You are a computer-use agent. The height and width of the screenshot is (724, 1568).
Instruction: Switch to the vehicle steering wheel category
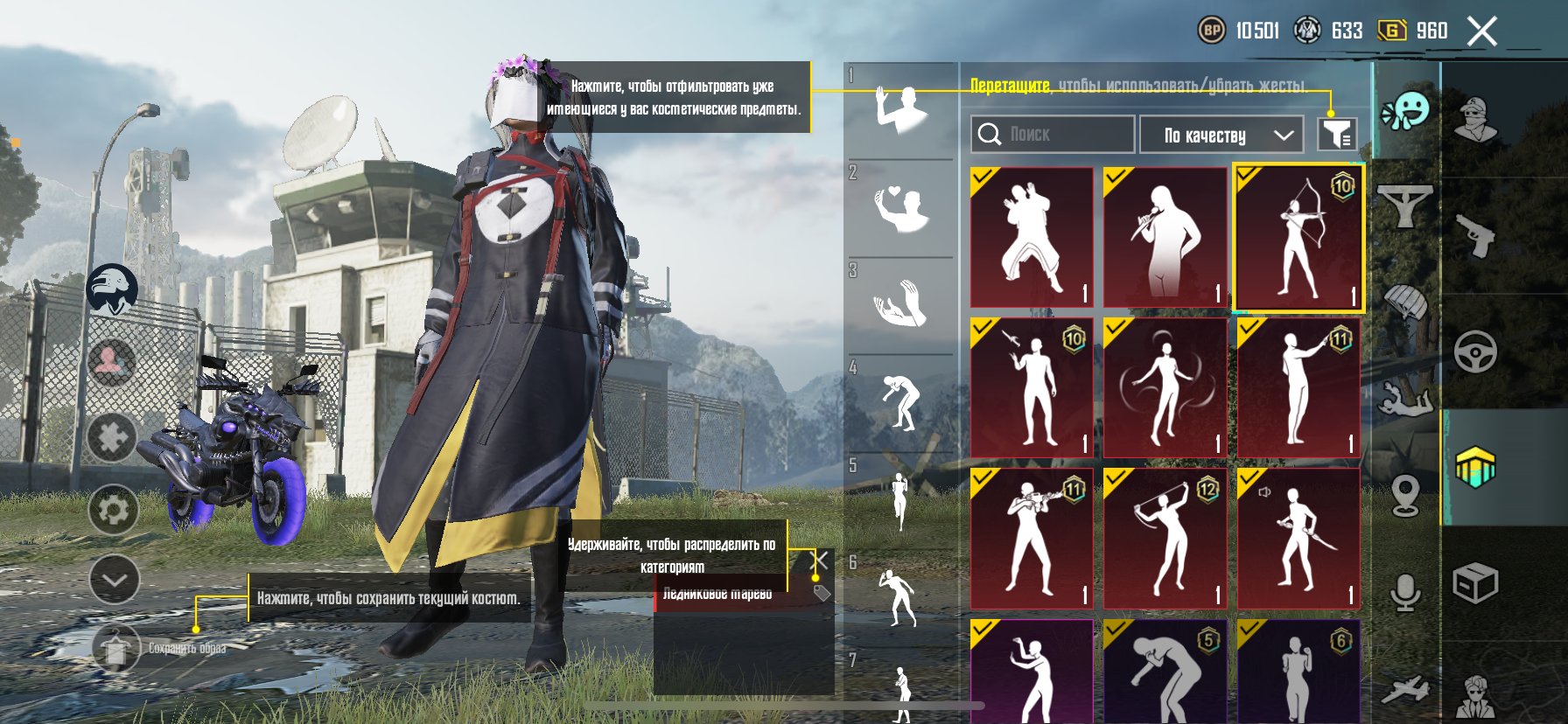pyautogui.click(x=1475, y=352)
